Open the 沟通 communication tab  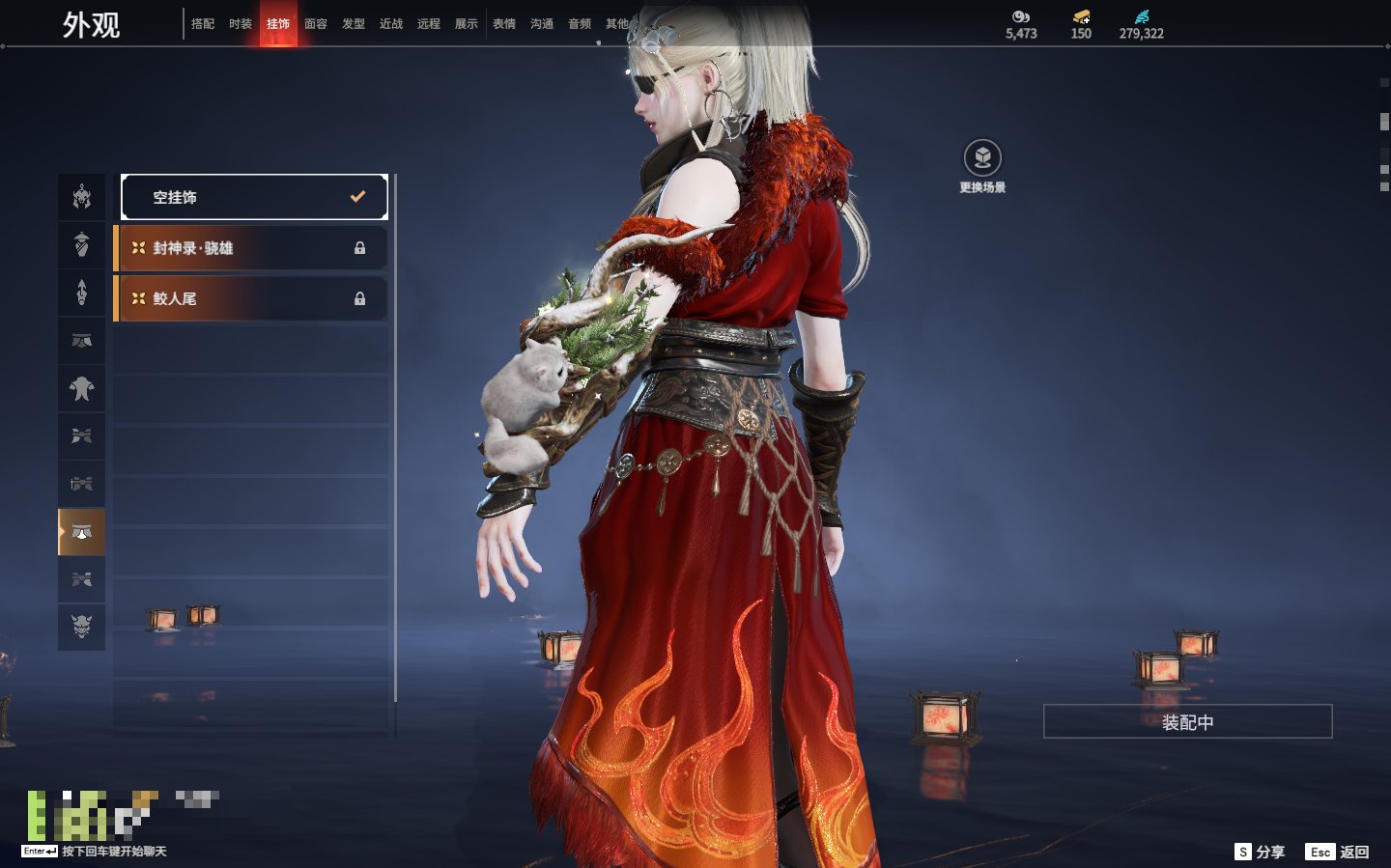tap(542, 24)
